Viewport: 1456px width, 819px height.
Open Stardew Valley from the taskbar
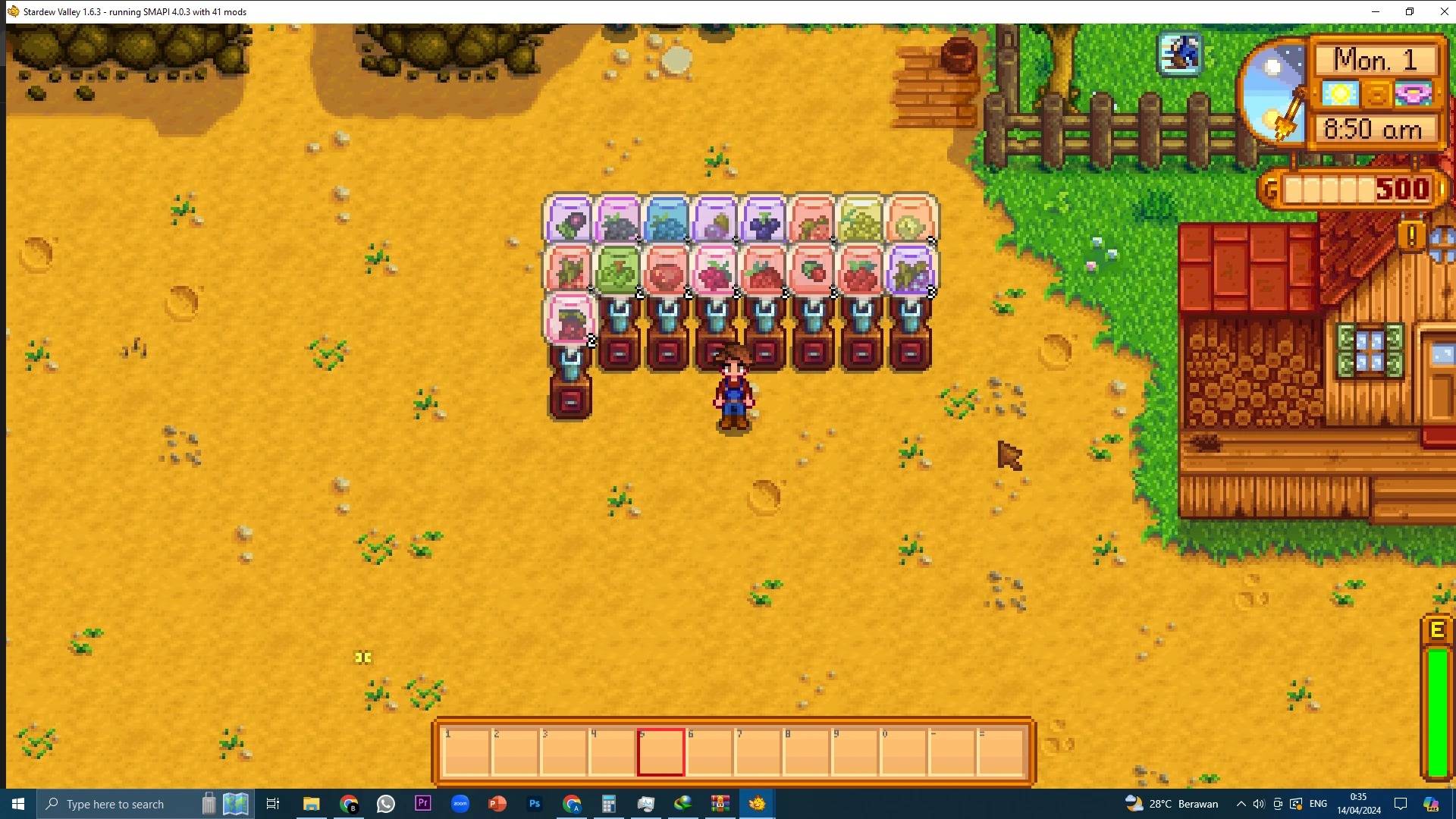757,804
